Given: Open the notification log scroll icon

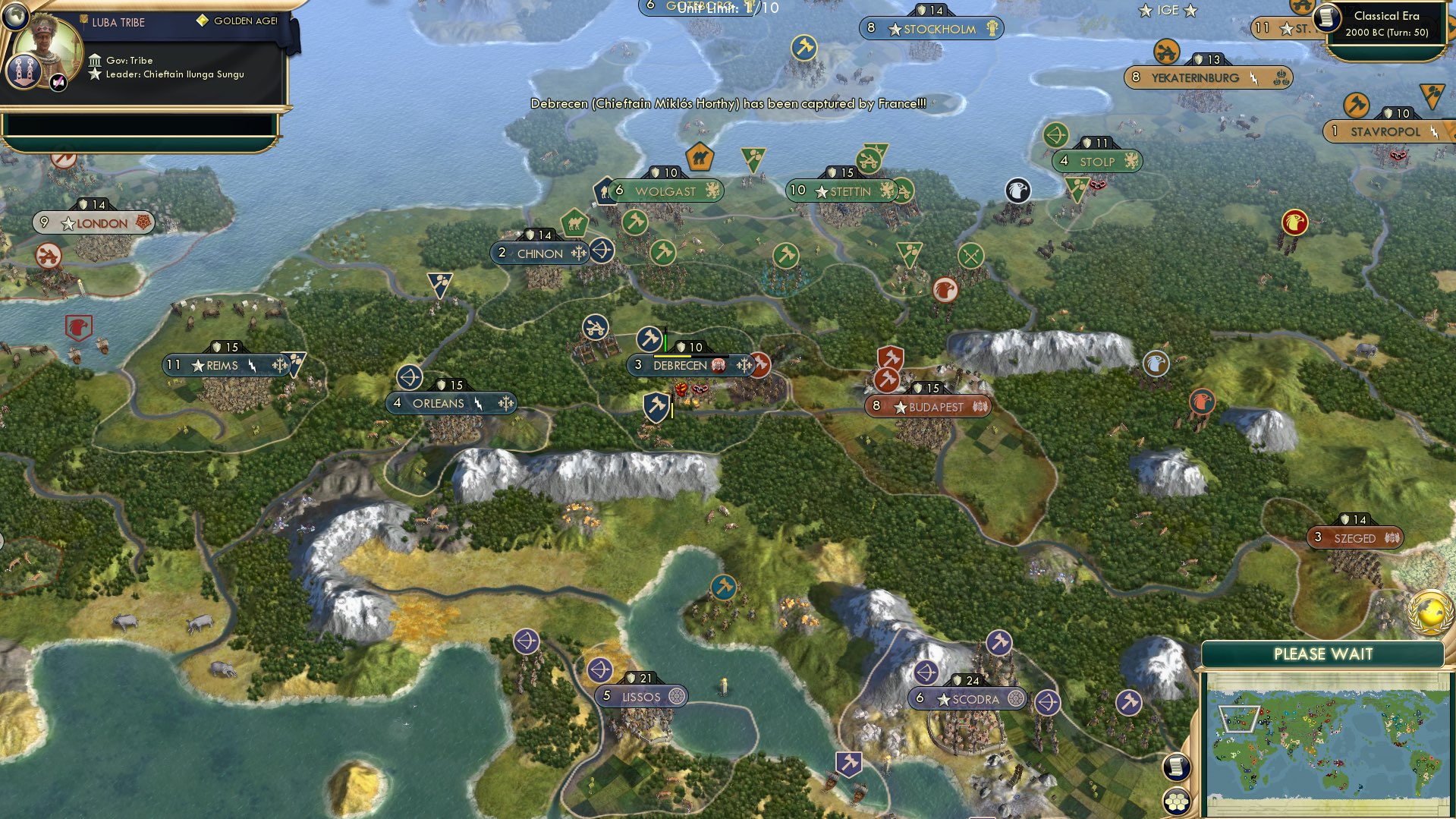Looking at the screenshot, I should (x=1177, y=767).
